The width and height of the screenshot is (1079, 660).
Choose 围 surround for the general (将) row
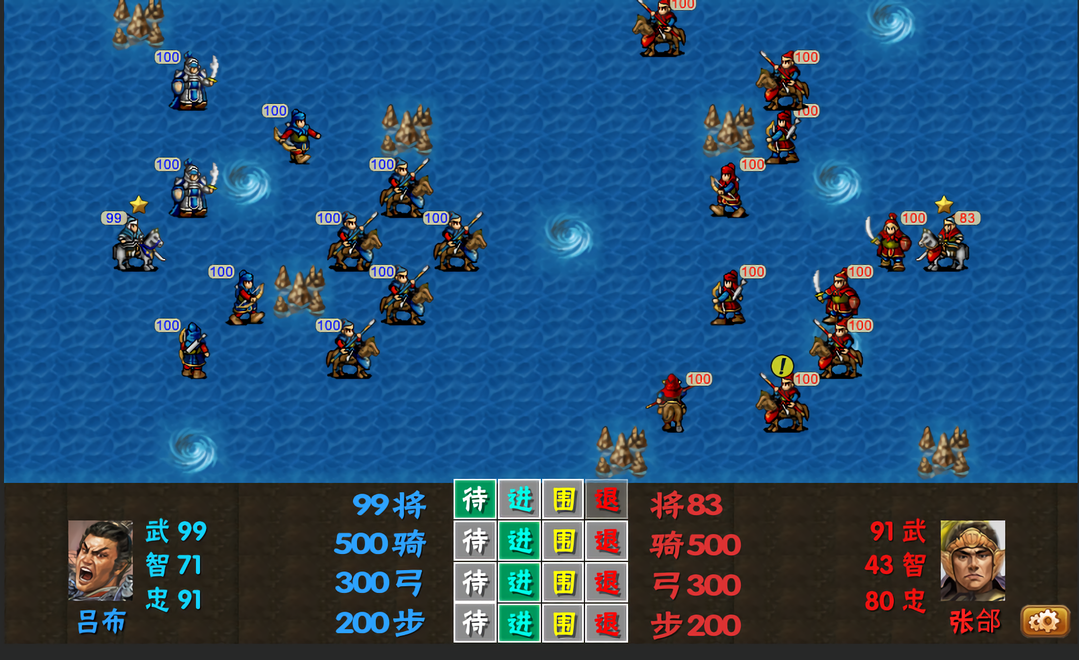[563, 500]
